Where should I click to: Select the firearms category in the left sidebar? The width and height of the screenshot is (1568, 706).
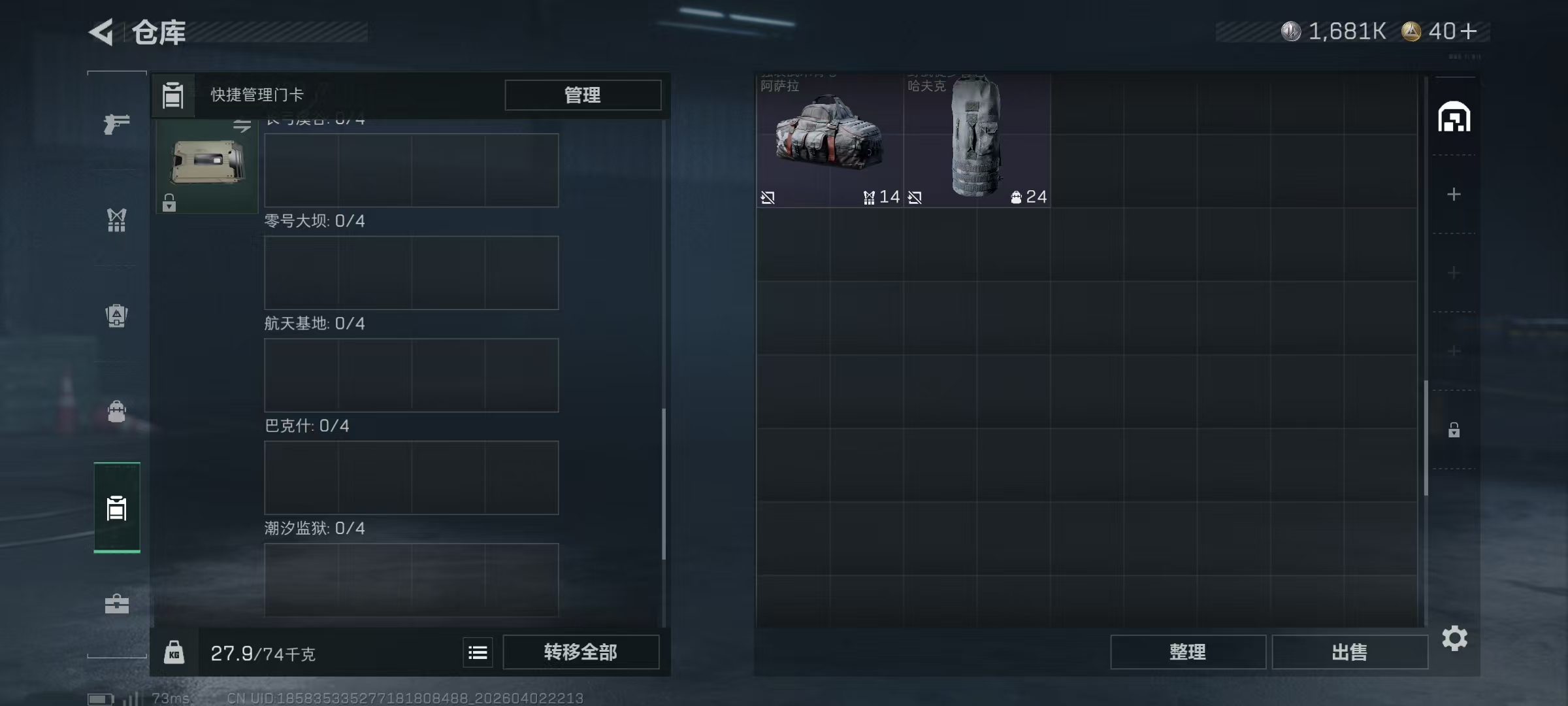click(x=116, y=124)
